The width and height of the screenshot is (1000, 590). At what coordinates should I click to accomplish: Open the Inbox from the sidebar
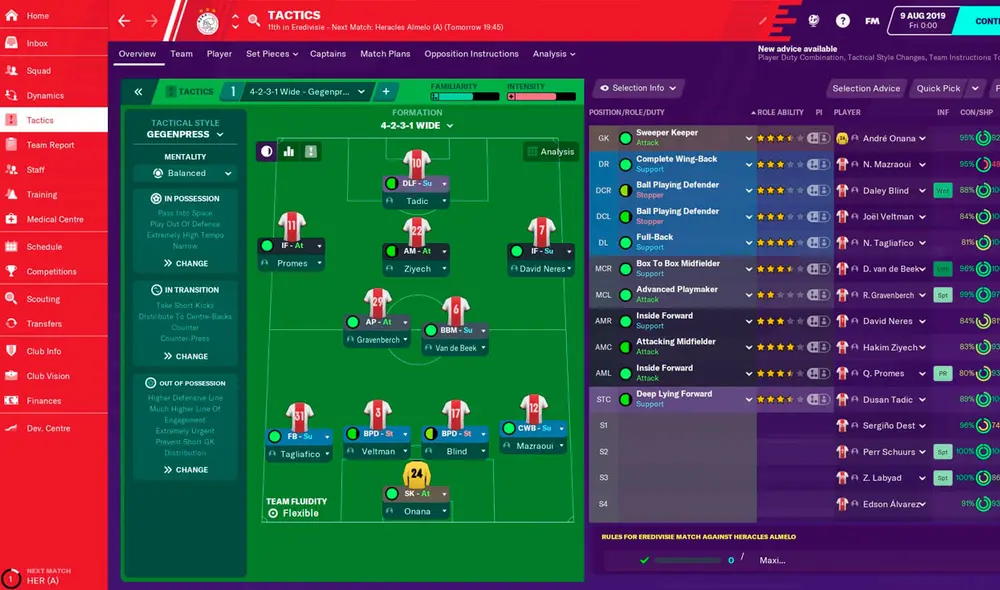click(x=37, y=43)
